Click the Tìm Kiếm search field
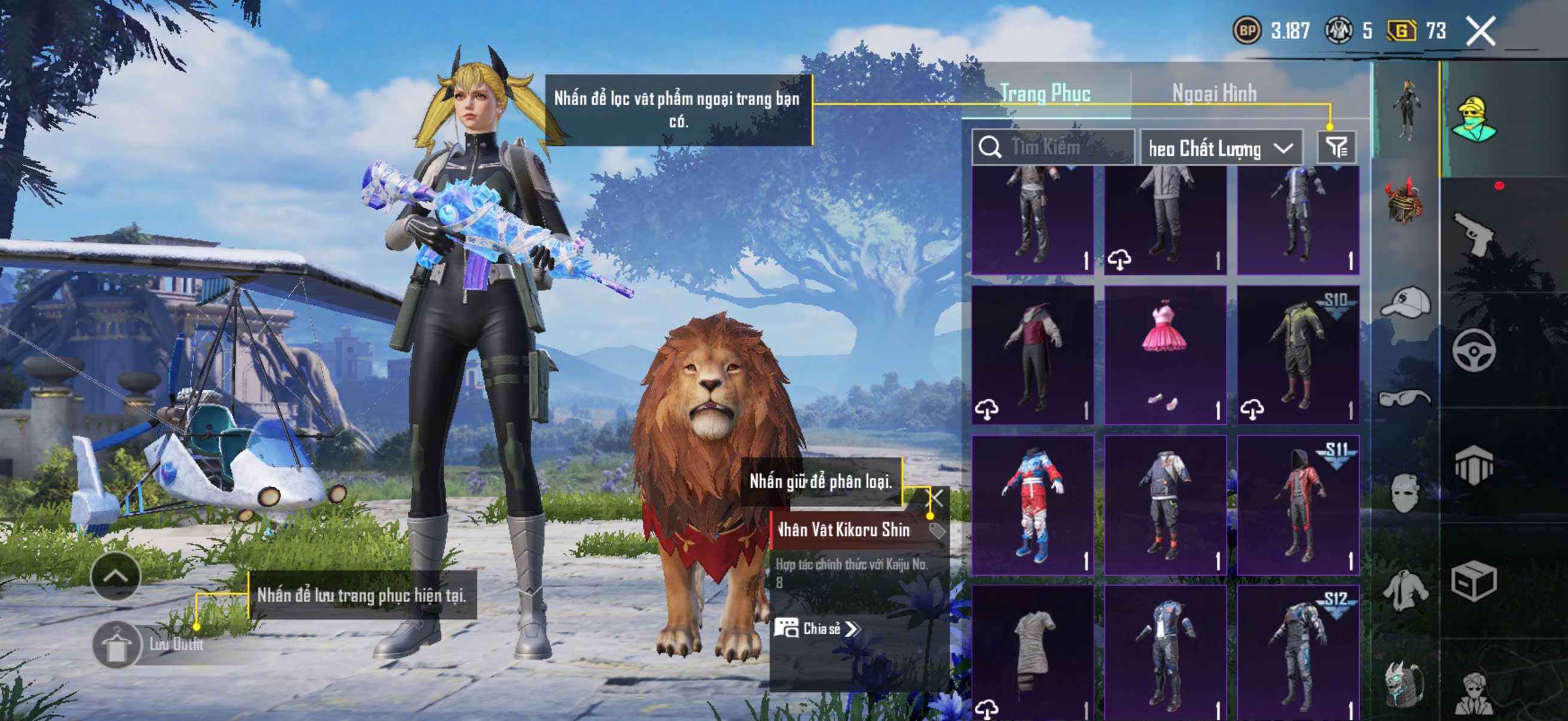1568x721 pixels. 1053,147
